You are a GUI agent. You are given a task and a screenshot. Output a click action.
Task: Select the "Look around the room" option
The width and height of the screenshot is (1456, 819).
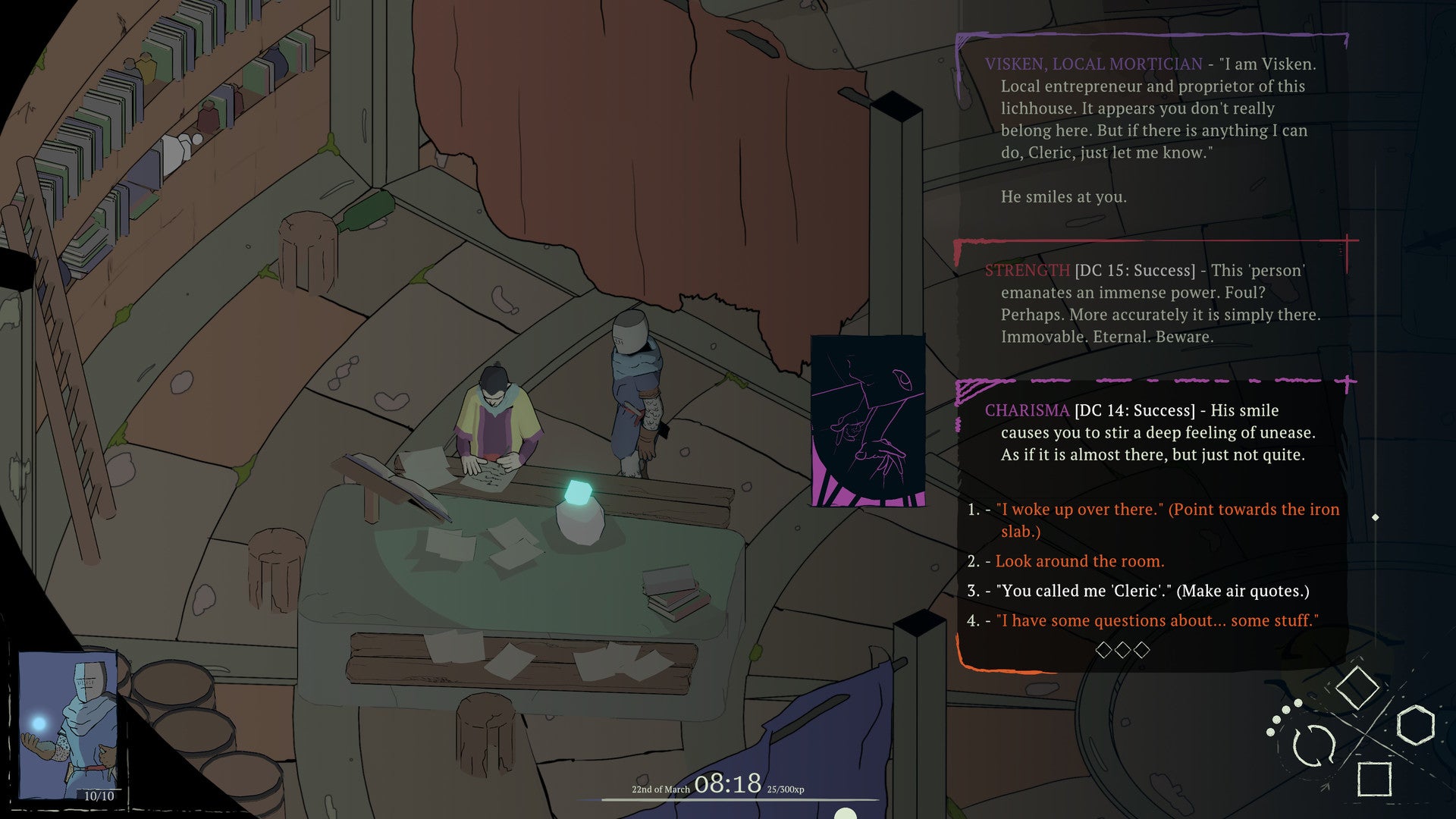pyautogui.click(x=1079, y=561)
